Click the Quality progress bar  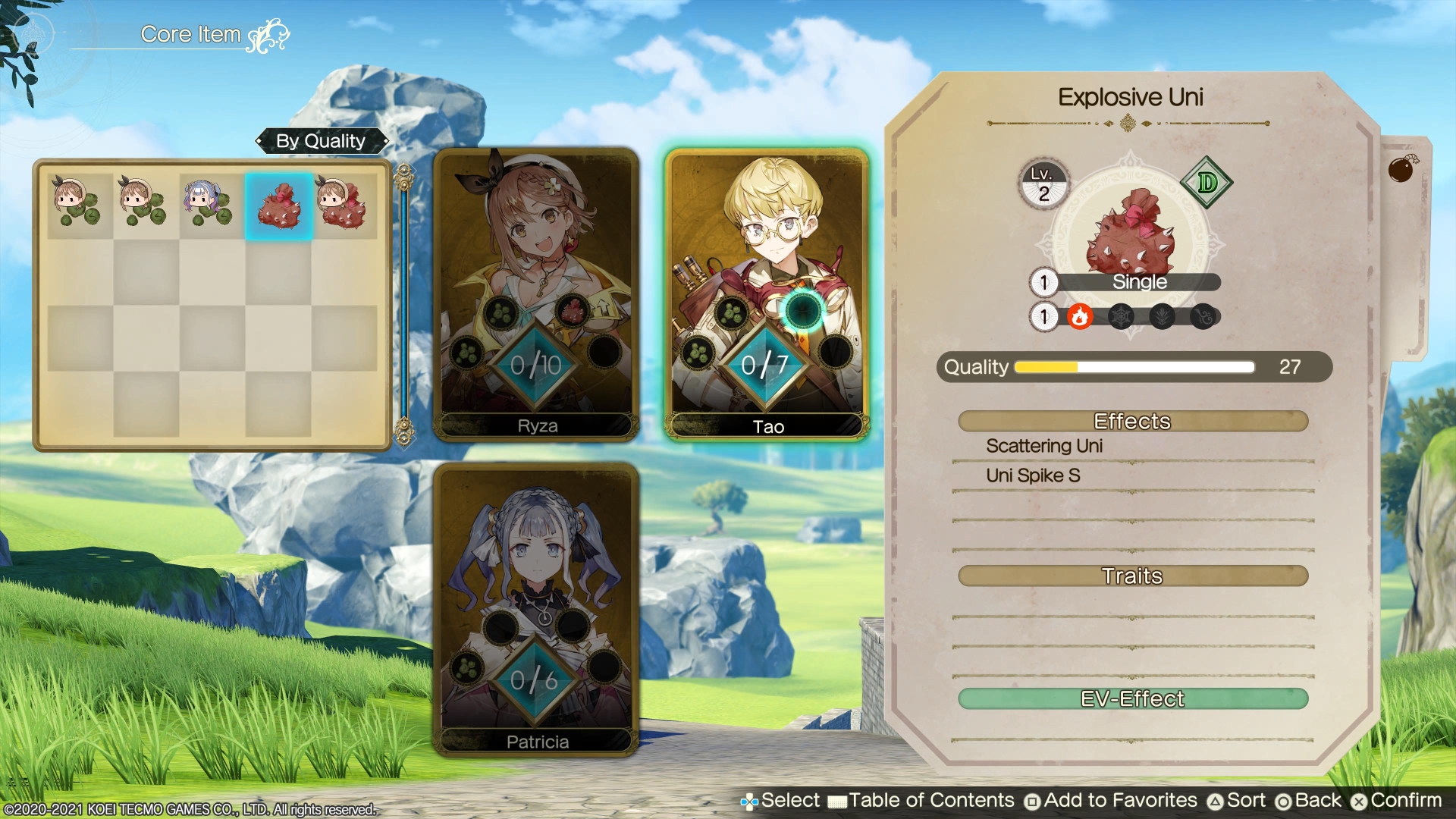[1134, 367]
